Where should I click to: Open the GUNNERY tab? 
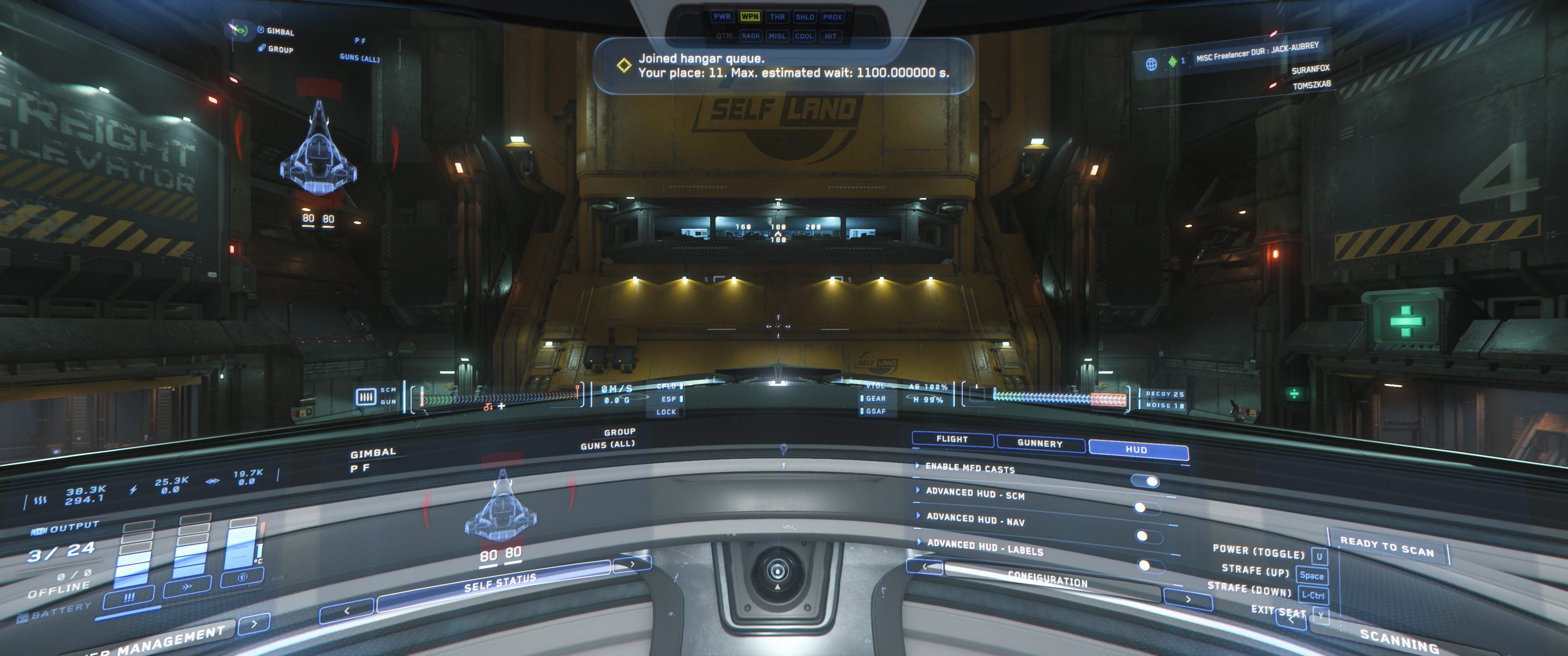coord(1040,444)
